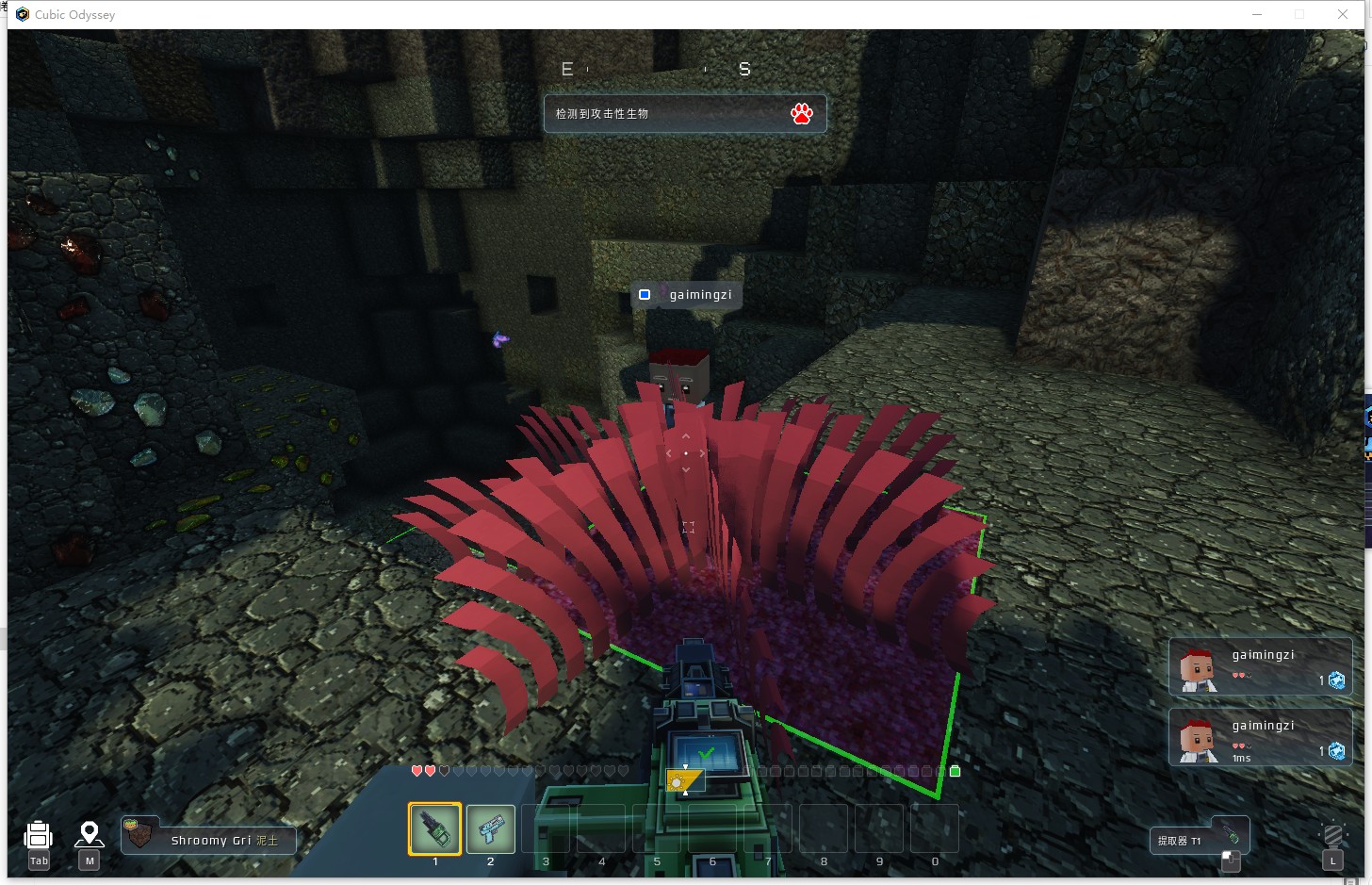Image resolution: width=1372 pixels, height=885 pixels.
Task: Select the extractor tool in hotbar slot 1
Action: 434,828
